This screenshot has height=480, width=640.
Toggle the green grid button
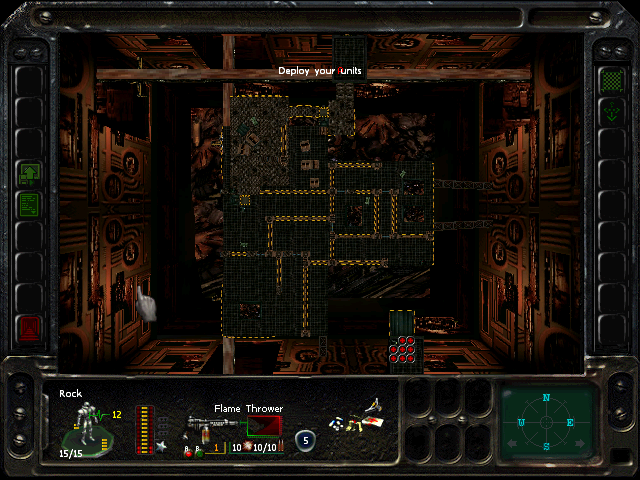[610, 78]
